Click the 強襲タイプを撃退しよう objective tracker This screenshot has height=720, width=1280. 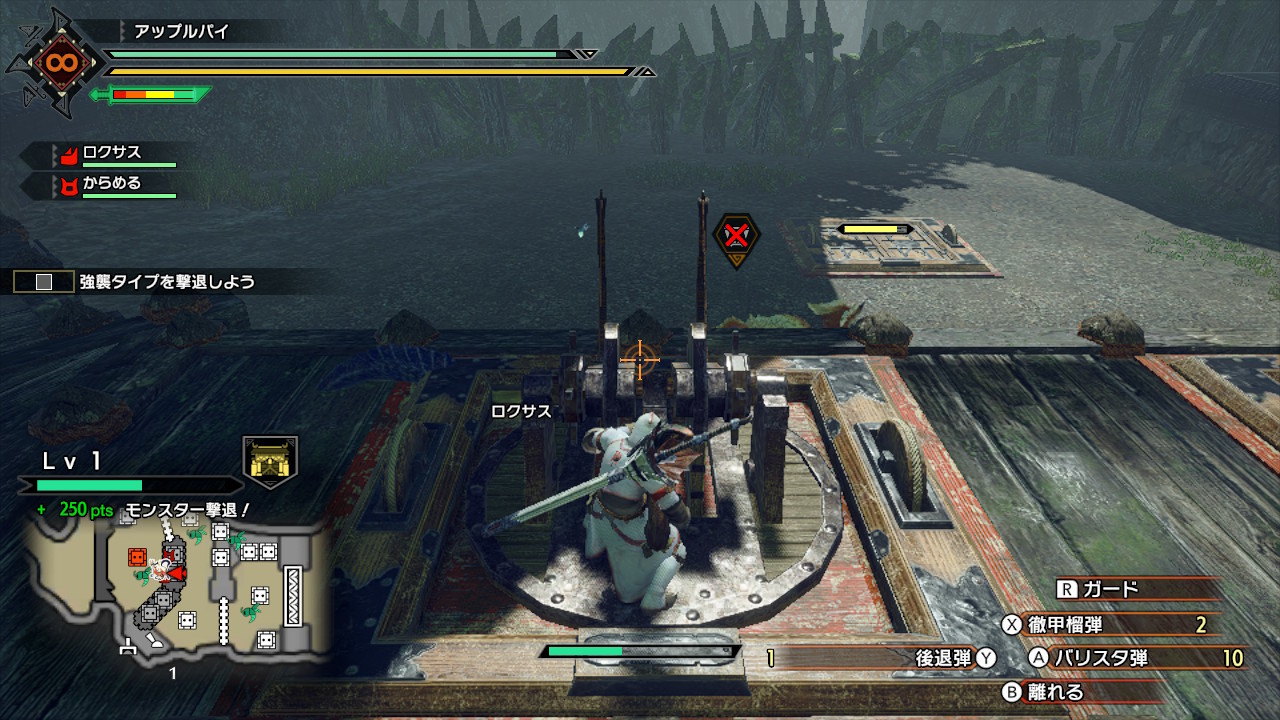[166, 282]
